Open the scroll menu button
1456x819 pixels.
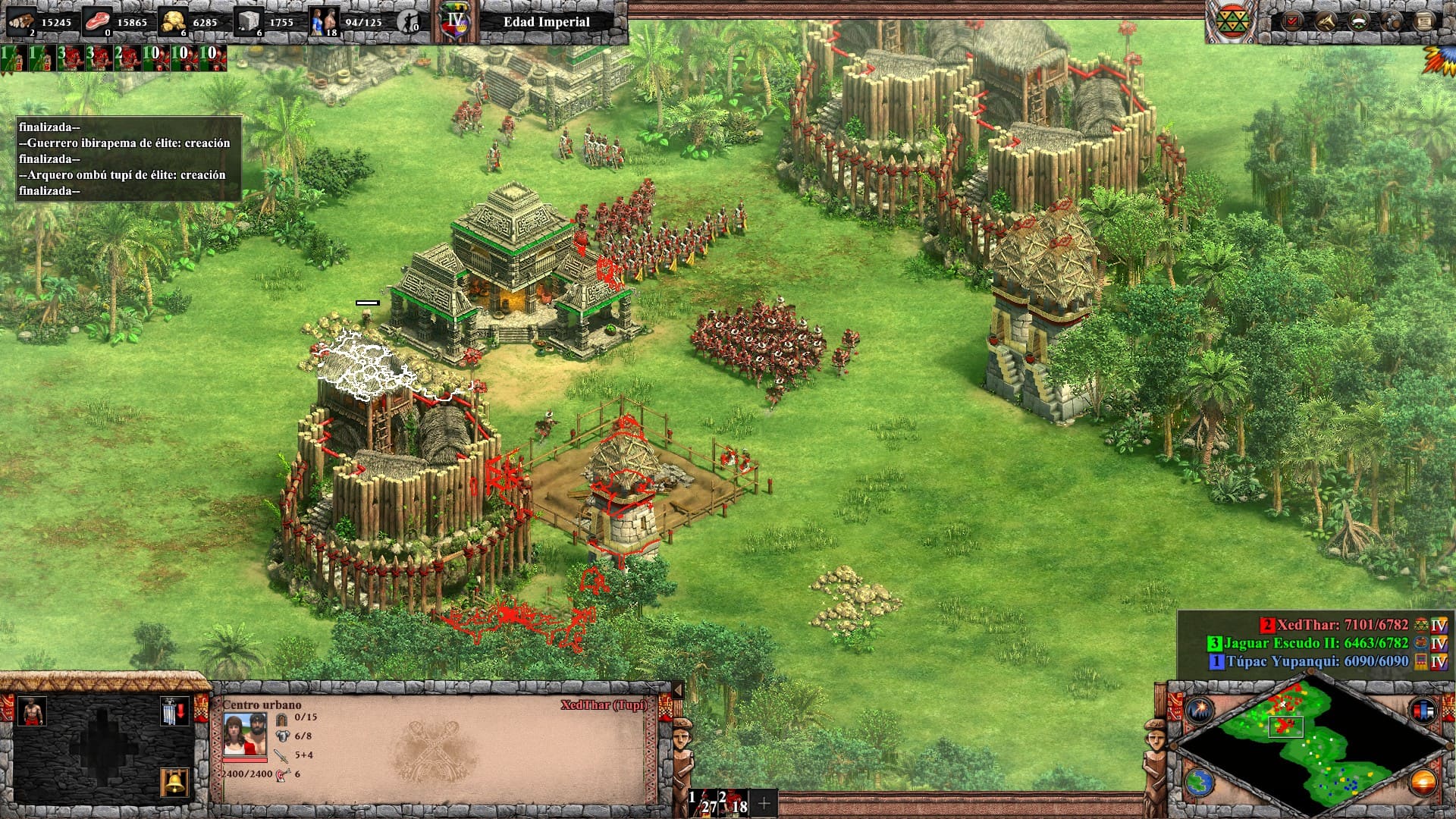1426,21
